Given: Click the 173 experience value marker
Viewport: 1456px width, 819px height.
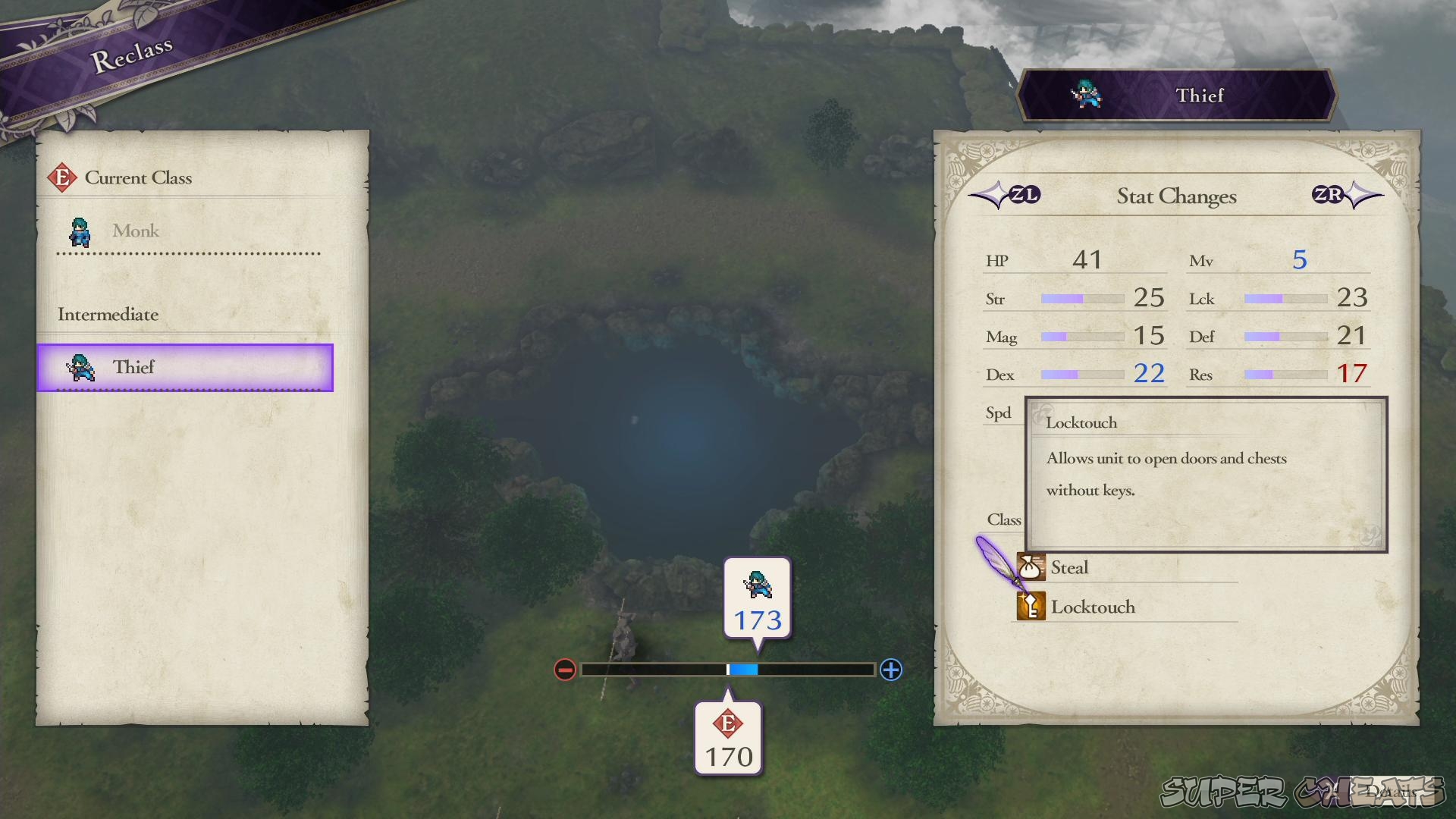Looking at the screenshot, I should pyautogui.click(x=758, y=620).
